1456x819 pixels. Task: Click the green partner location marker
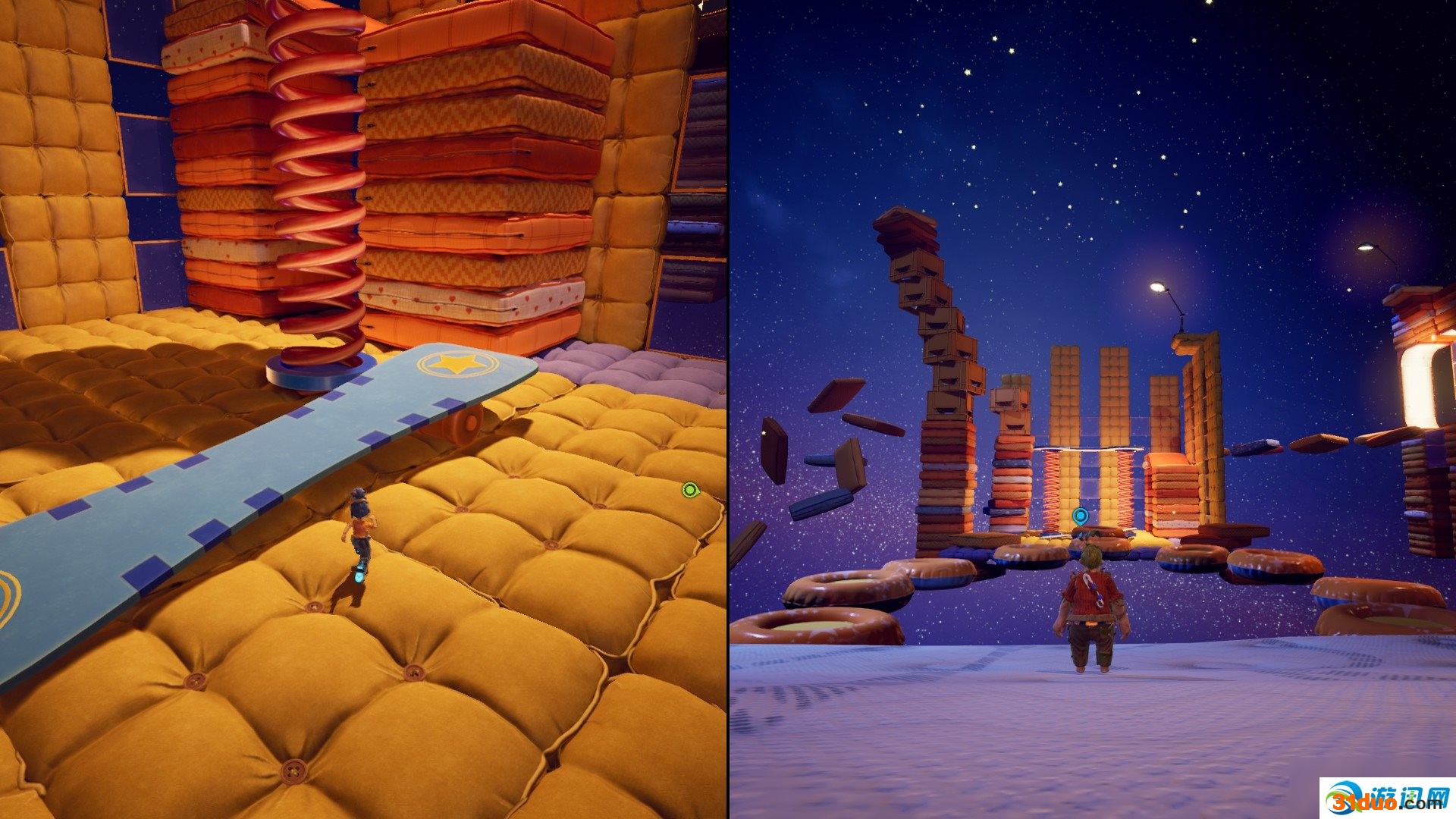point(689,490)
